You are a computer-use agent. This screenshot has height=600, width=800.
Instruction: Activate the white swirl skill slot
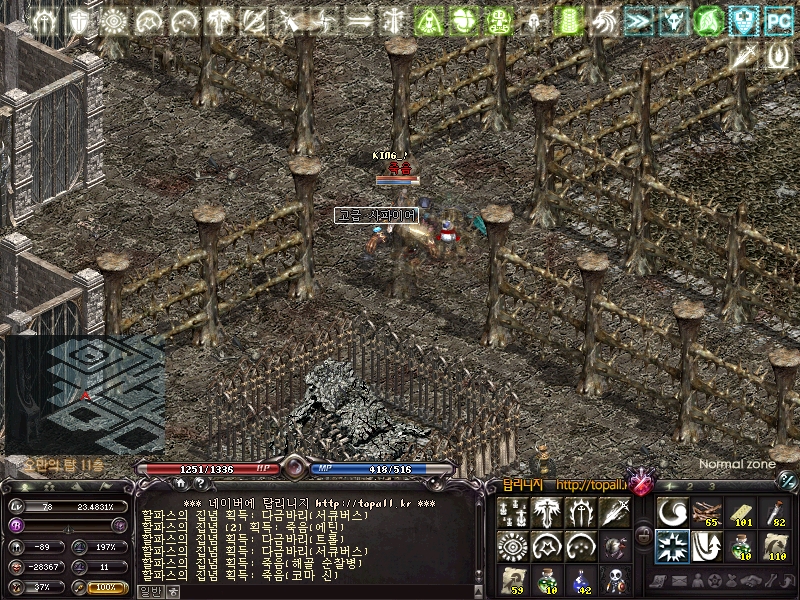pos(672,512)
